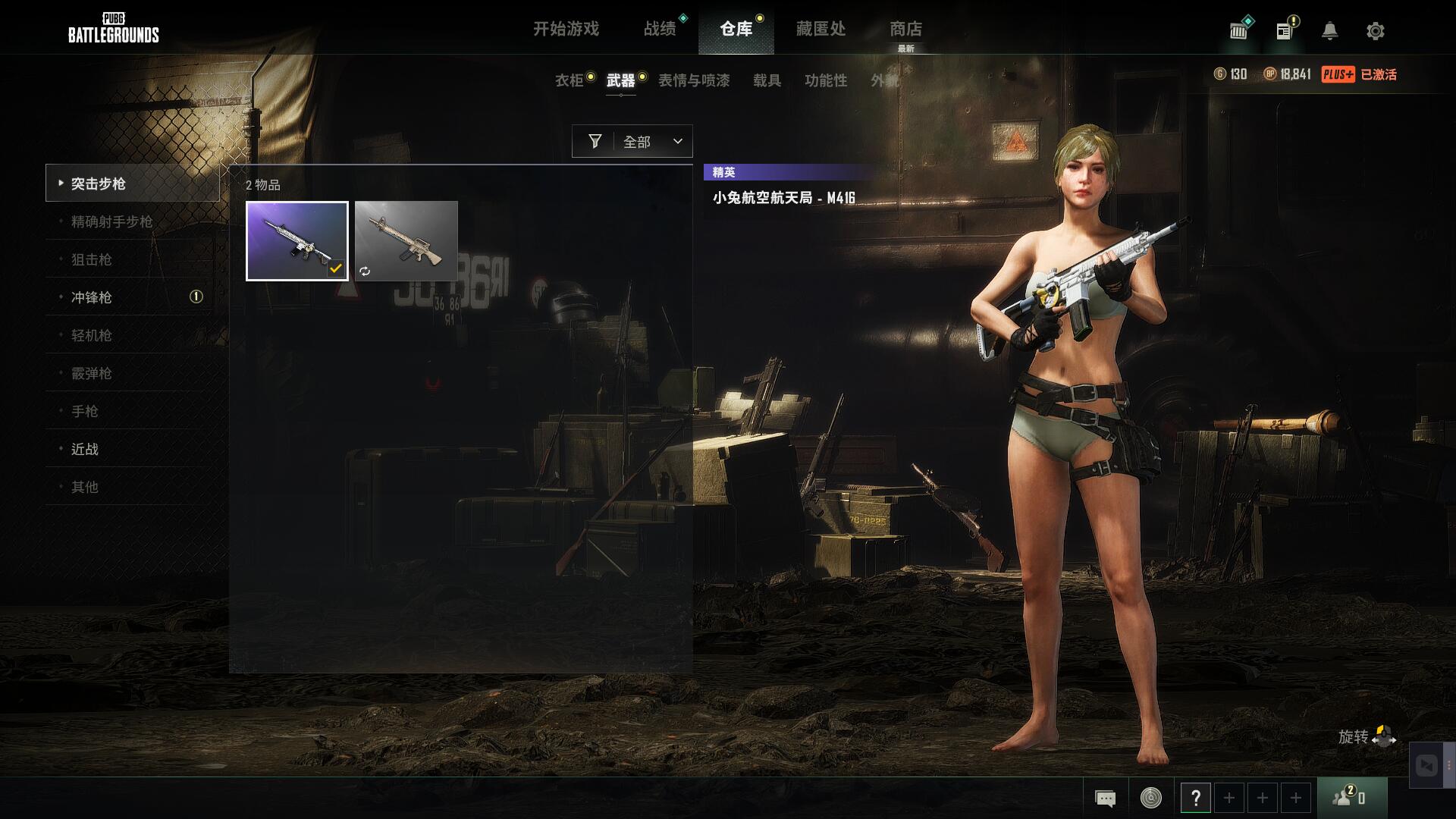This screenshot has height=819, width=1456.
Task: Click the 开始游戏 button
Action: [566, 29]
